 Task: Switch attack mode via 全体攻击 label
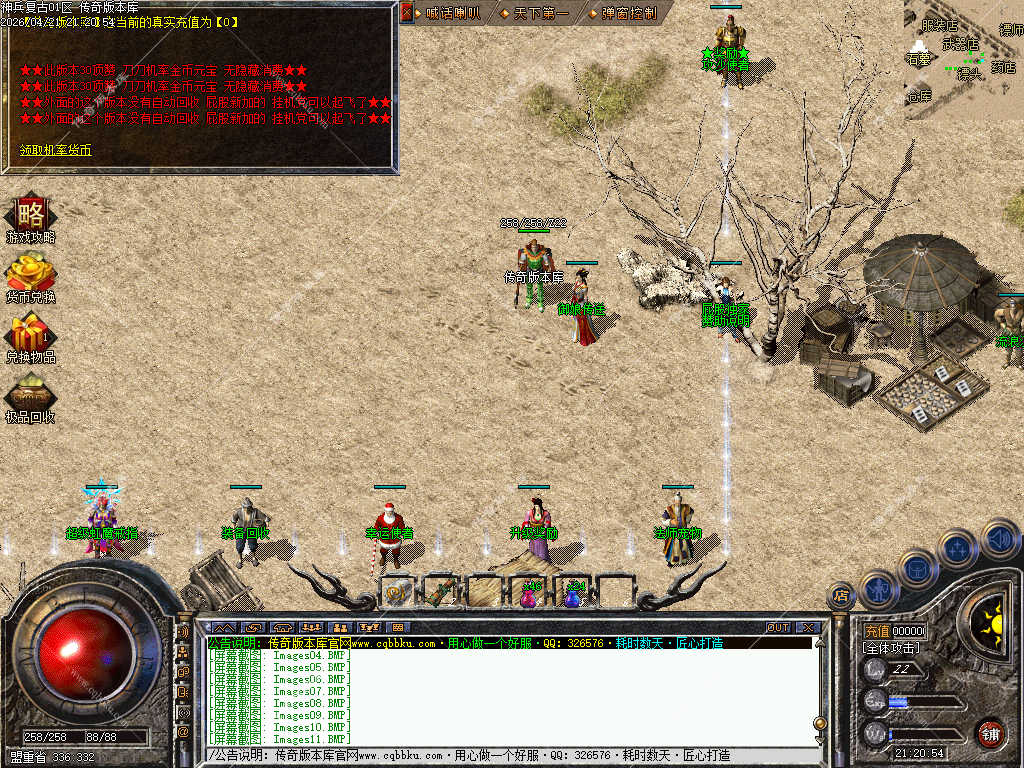point(890,648)
